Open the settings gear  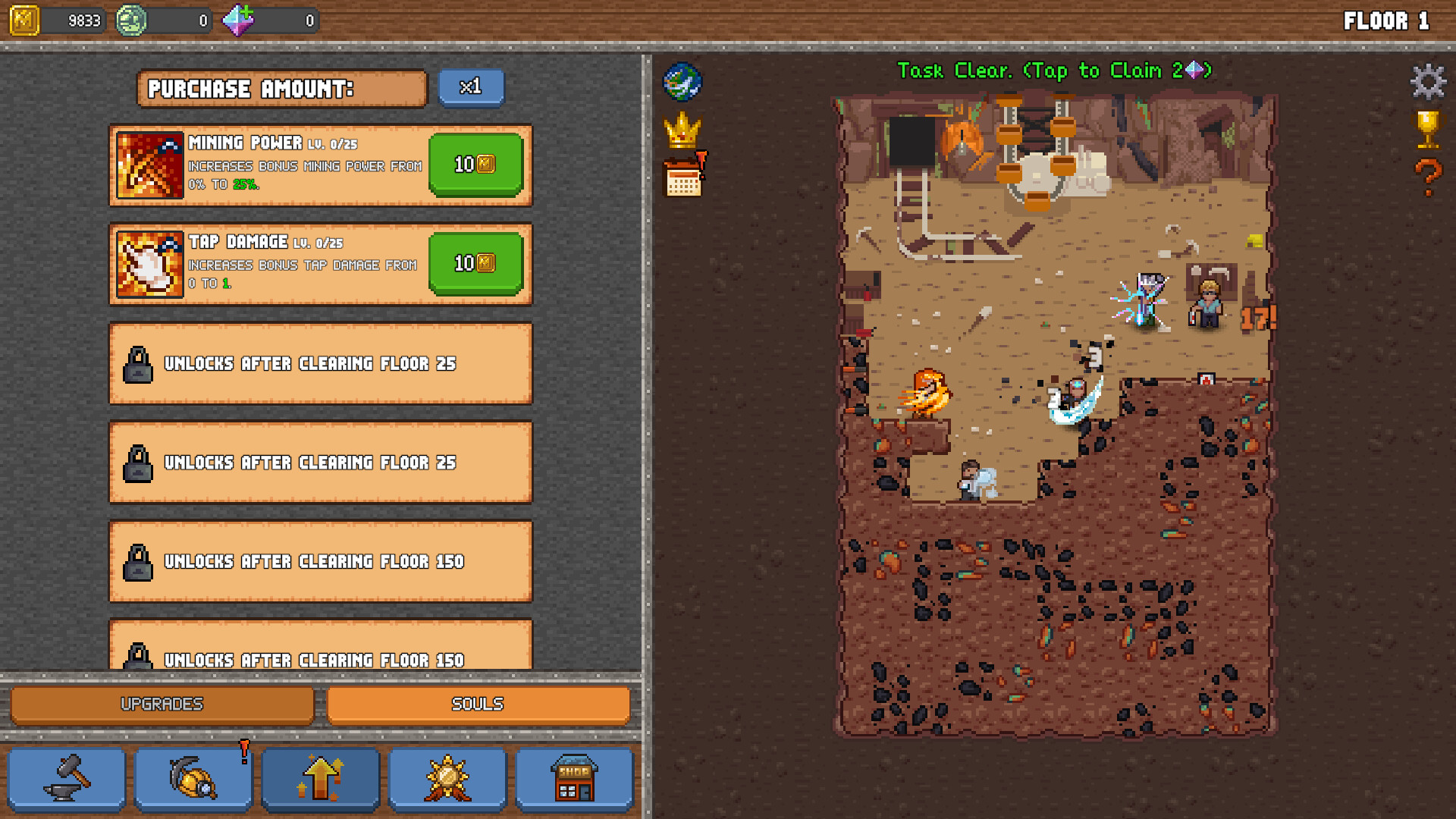click(x=1429, y=80)
